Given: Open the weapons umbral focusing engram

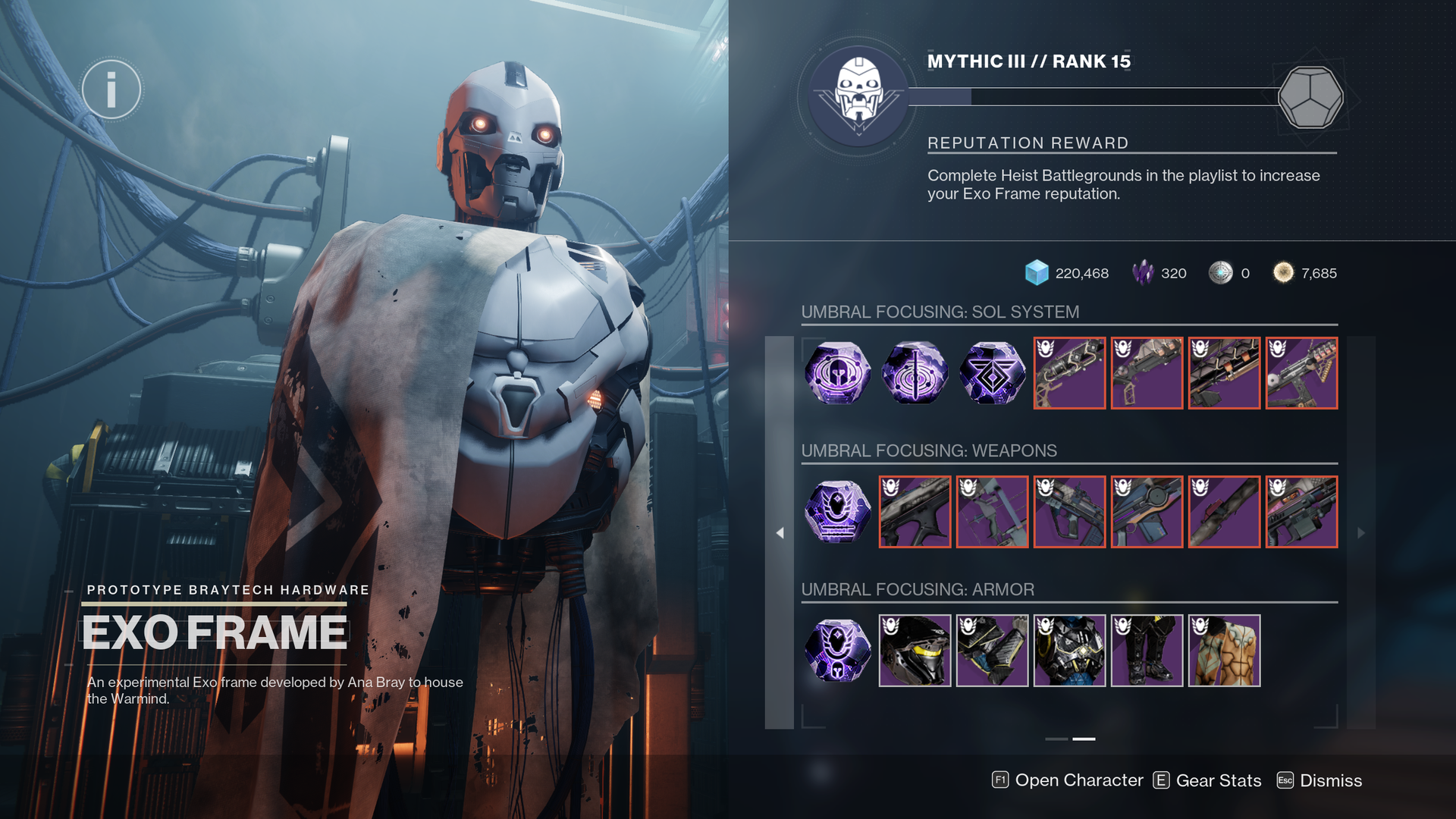Looking at the screenshot, I should click(x=836, y=512).
